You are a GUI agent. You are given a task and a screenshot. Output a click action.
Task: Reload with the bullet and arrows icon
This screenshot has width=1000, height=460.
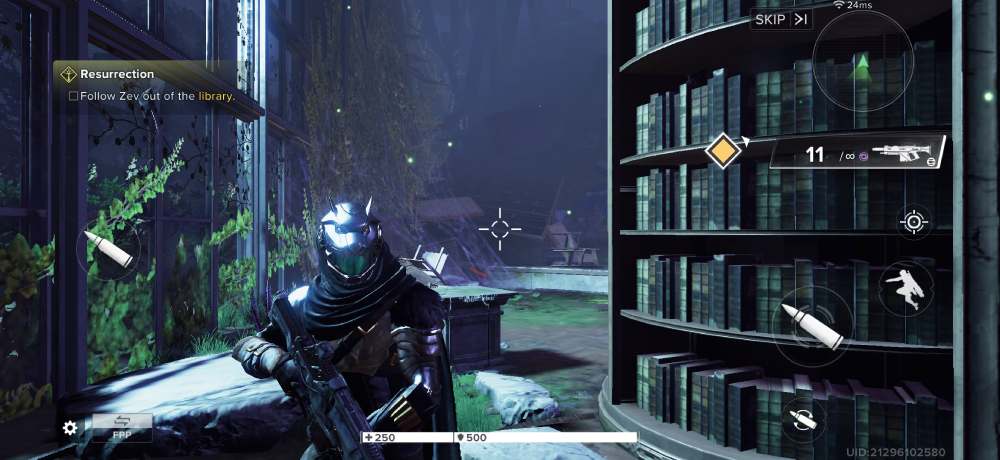coord(800,420)
